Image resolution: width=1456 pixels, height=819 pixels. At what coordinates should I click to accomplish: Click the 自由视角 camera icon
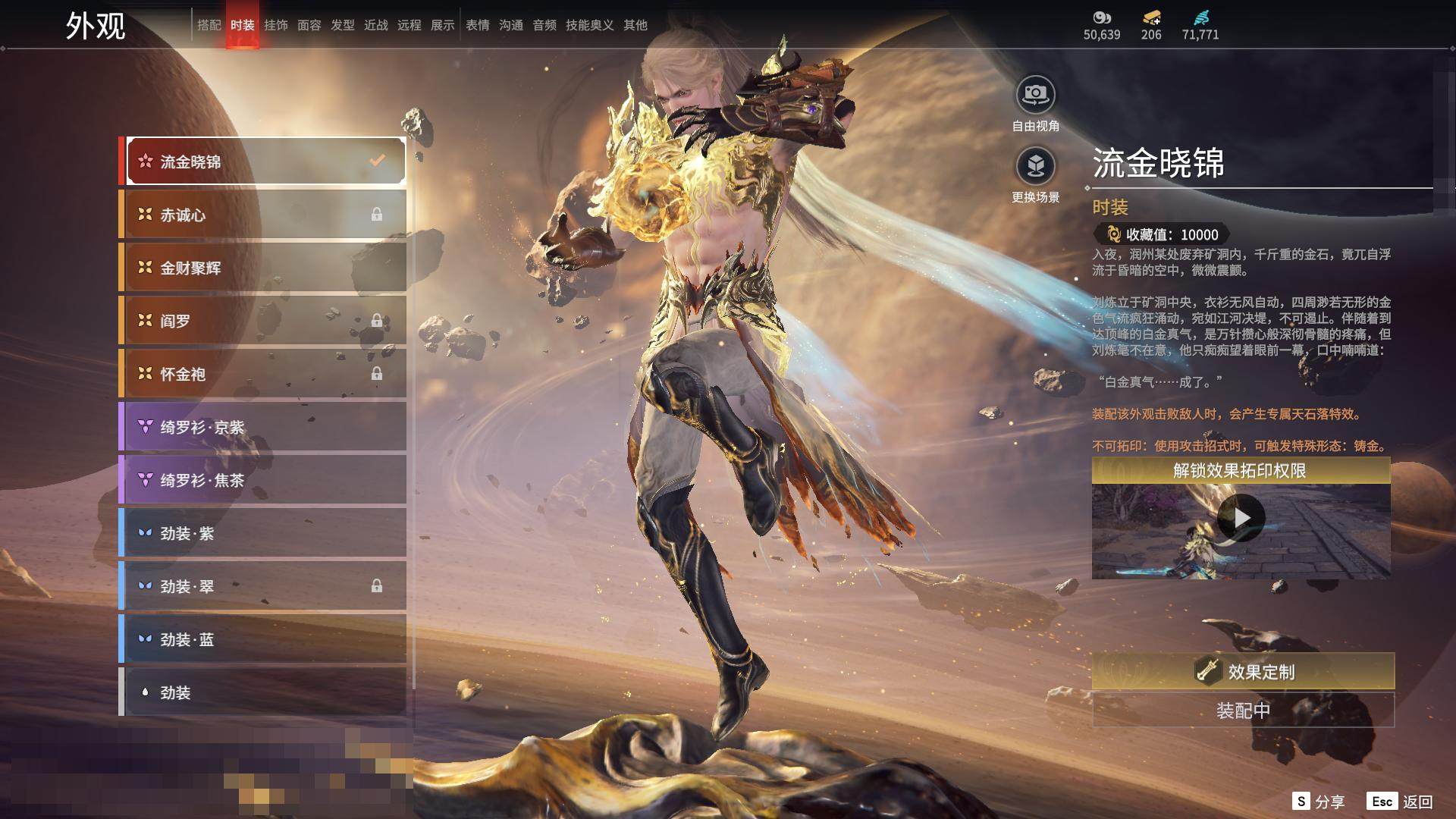tap(1035, 95)
